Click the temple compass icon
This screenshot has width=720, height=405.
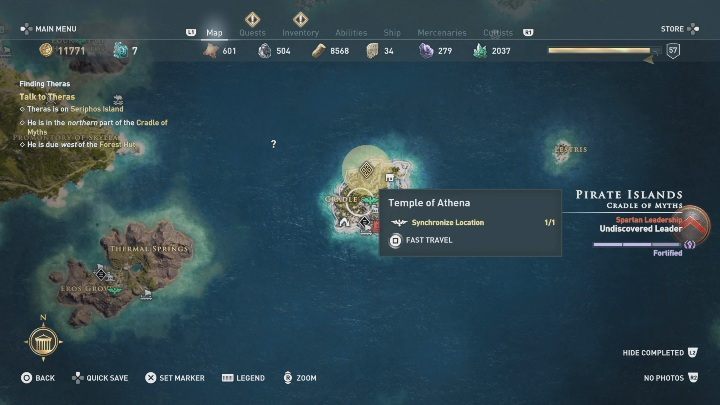(43, 345)
